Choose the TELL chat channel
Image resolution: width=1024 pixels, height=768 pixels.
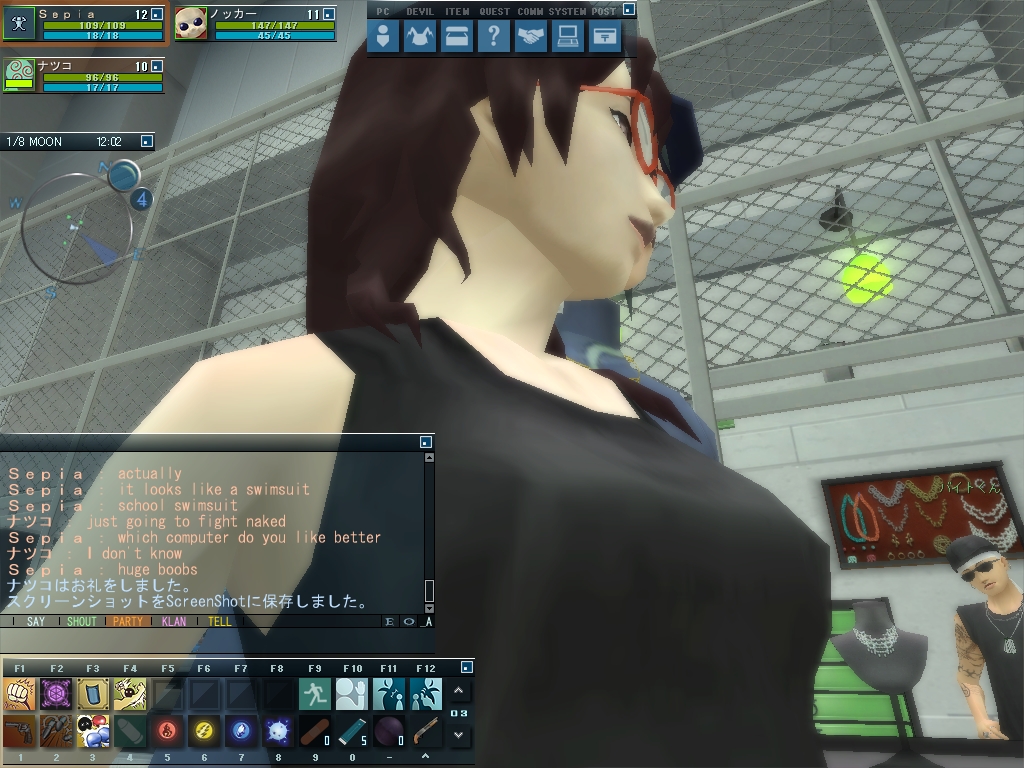pos(220,621)
